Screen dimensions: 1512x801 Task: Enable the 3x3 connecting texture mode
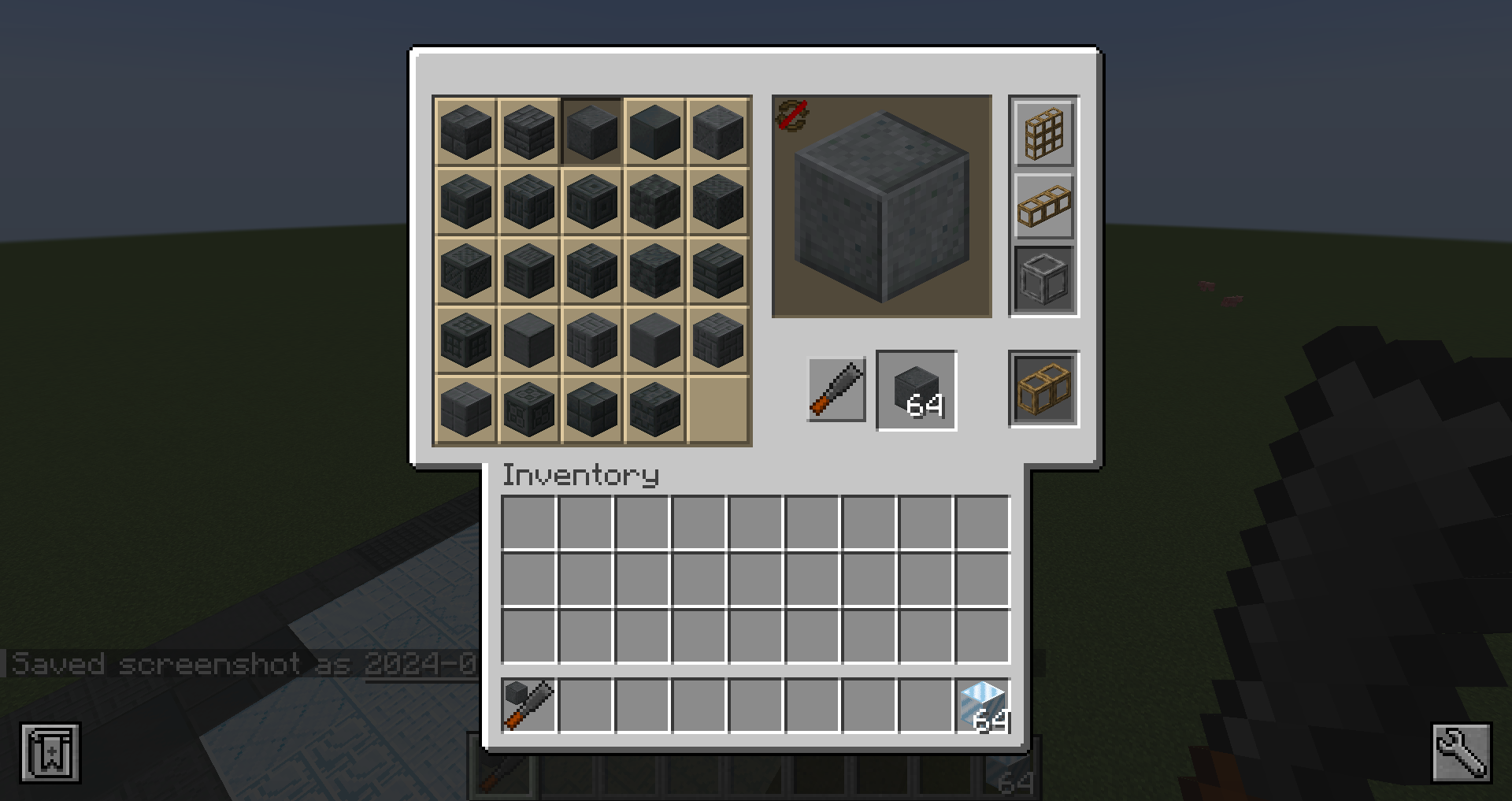(1043, 134)
